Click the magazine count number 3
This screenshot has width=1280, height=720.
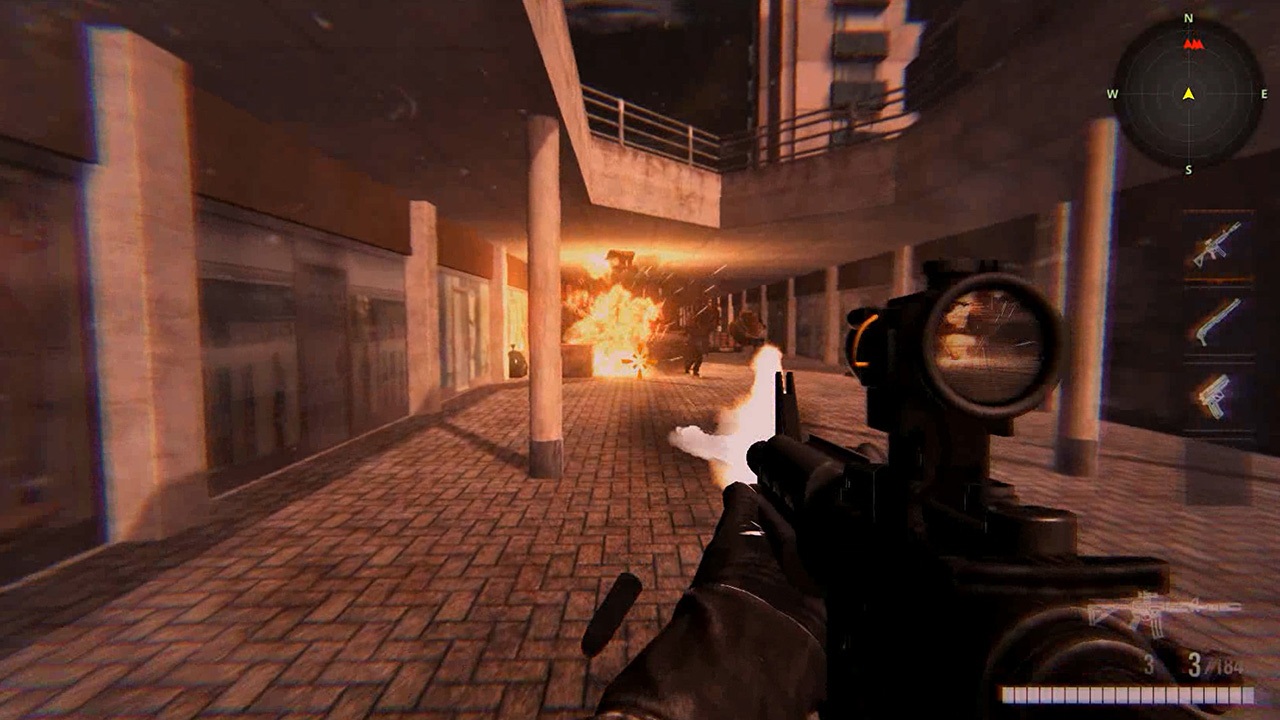pos(1148,665)
